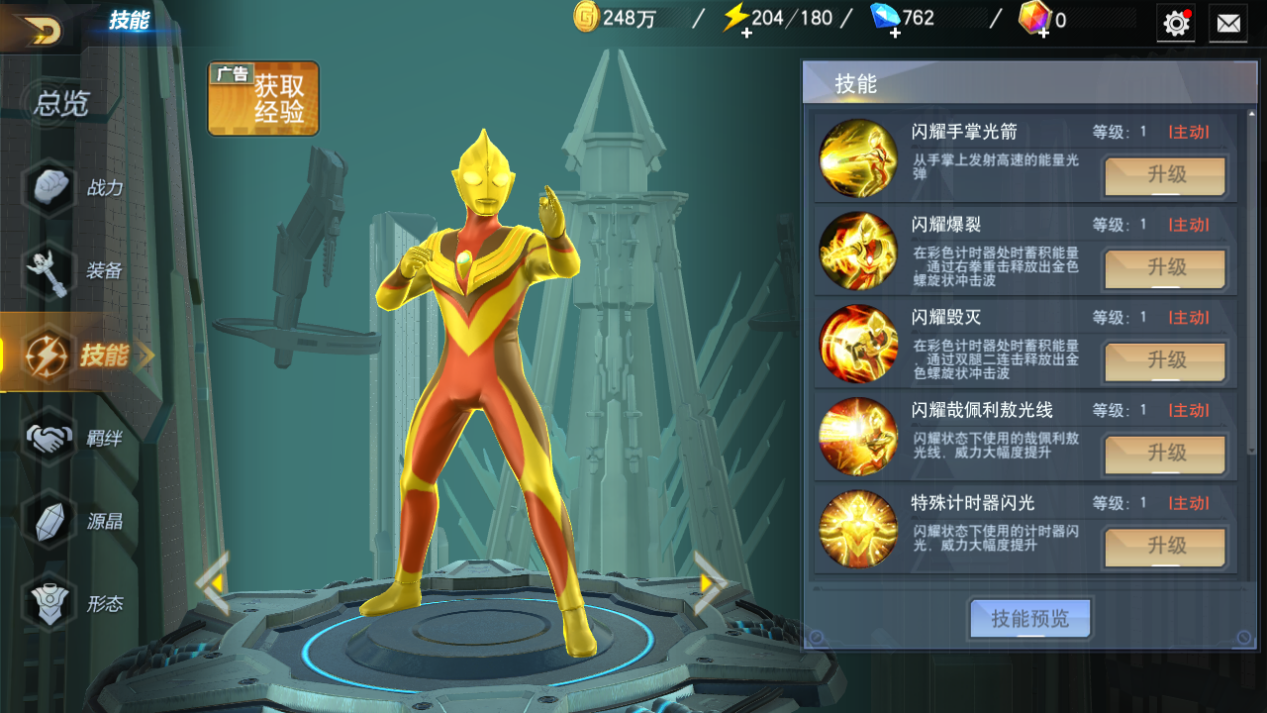
Task: Tap the 获取经验 ad button
Action: pos(263,98)
